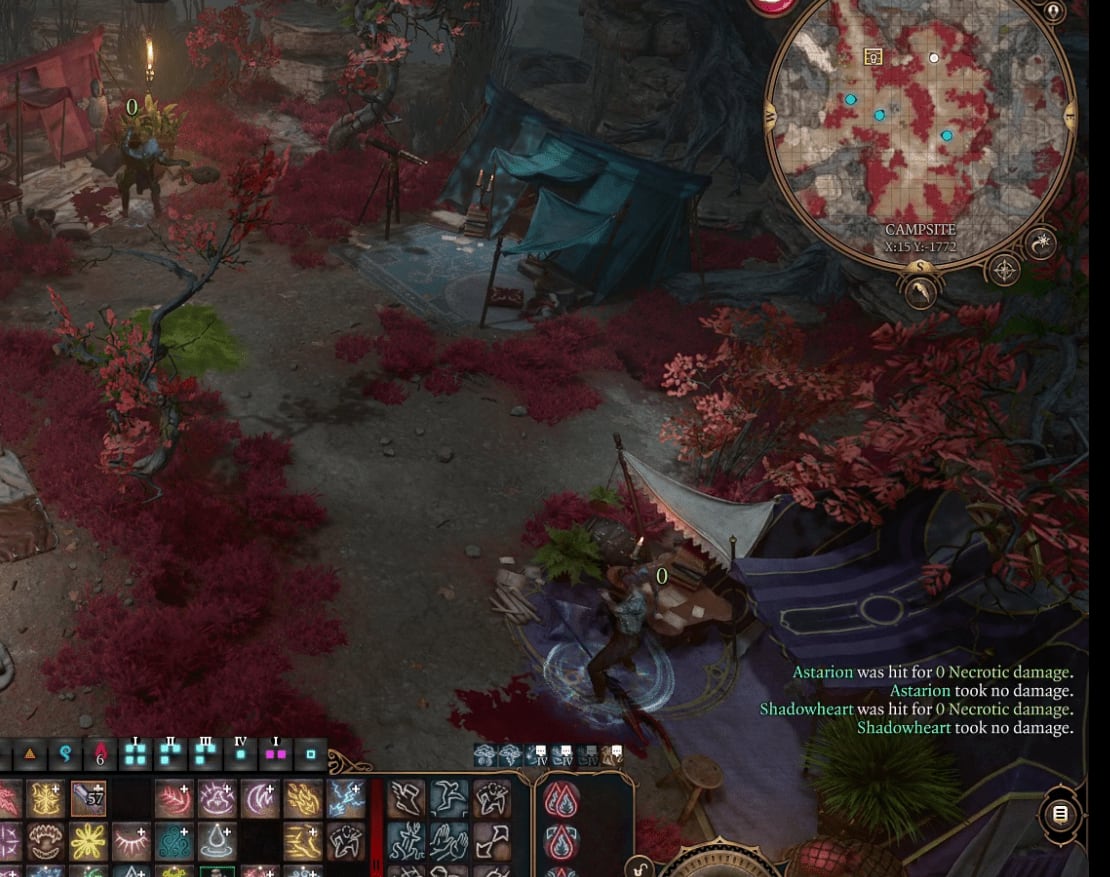Choose the teal swirl spell icon

[x=174, y=840]
